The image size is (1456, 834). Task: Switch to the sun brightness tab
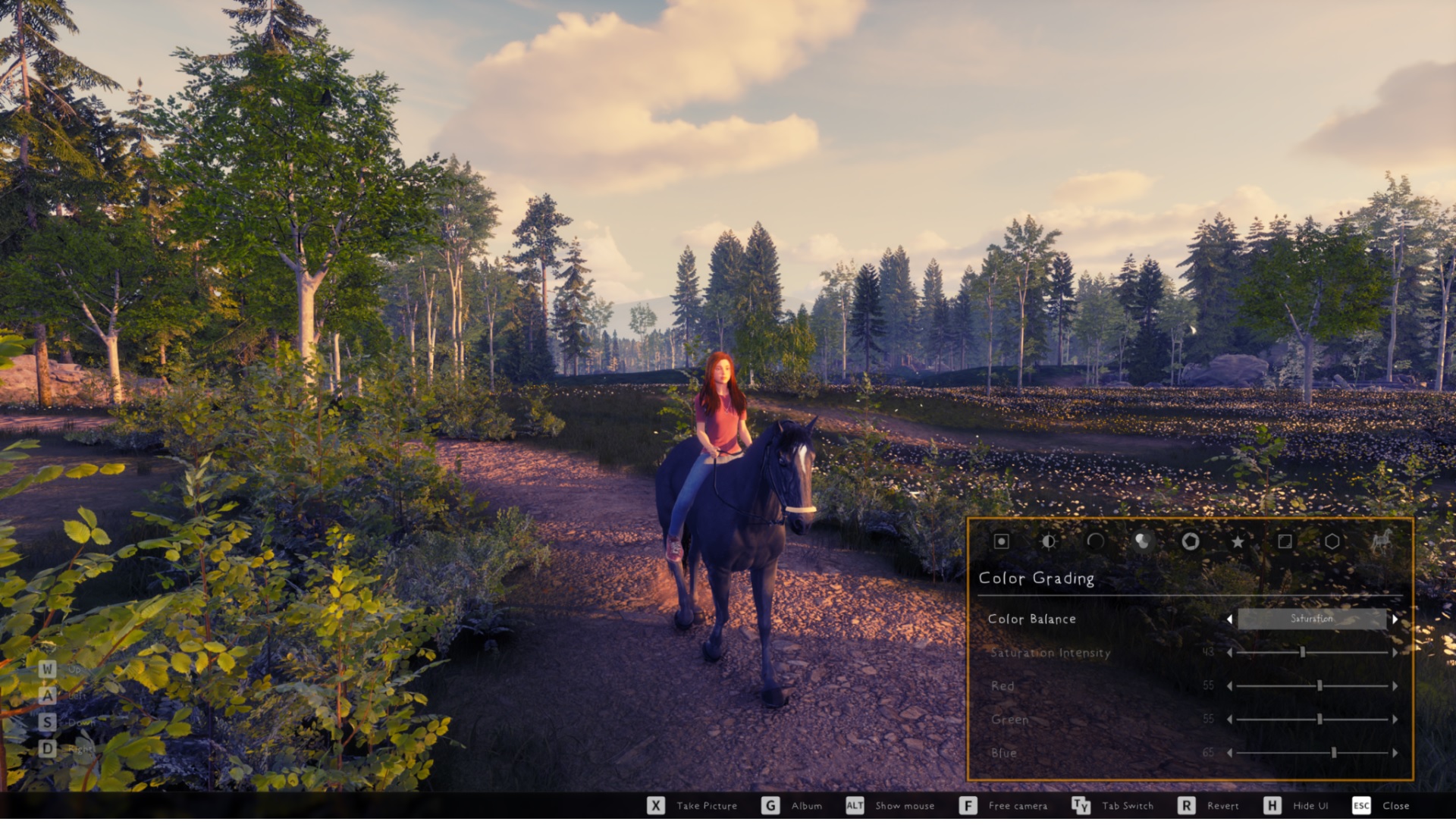(1048, 541)
